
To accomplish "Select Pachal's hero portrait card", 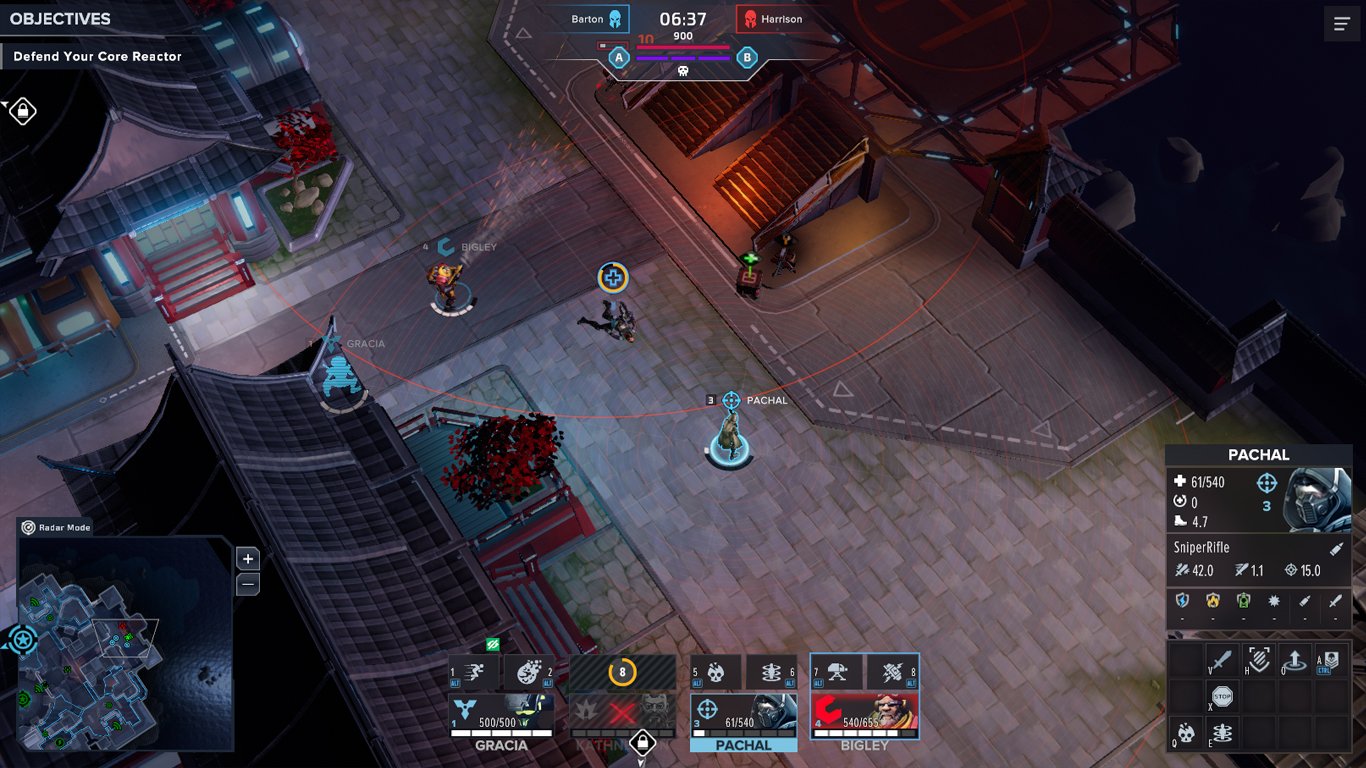I will [743, 714].
